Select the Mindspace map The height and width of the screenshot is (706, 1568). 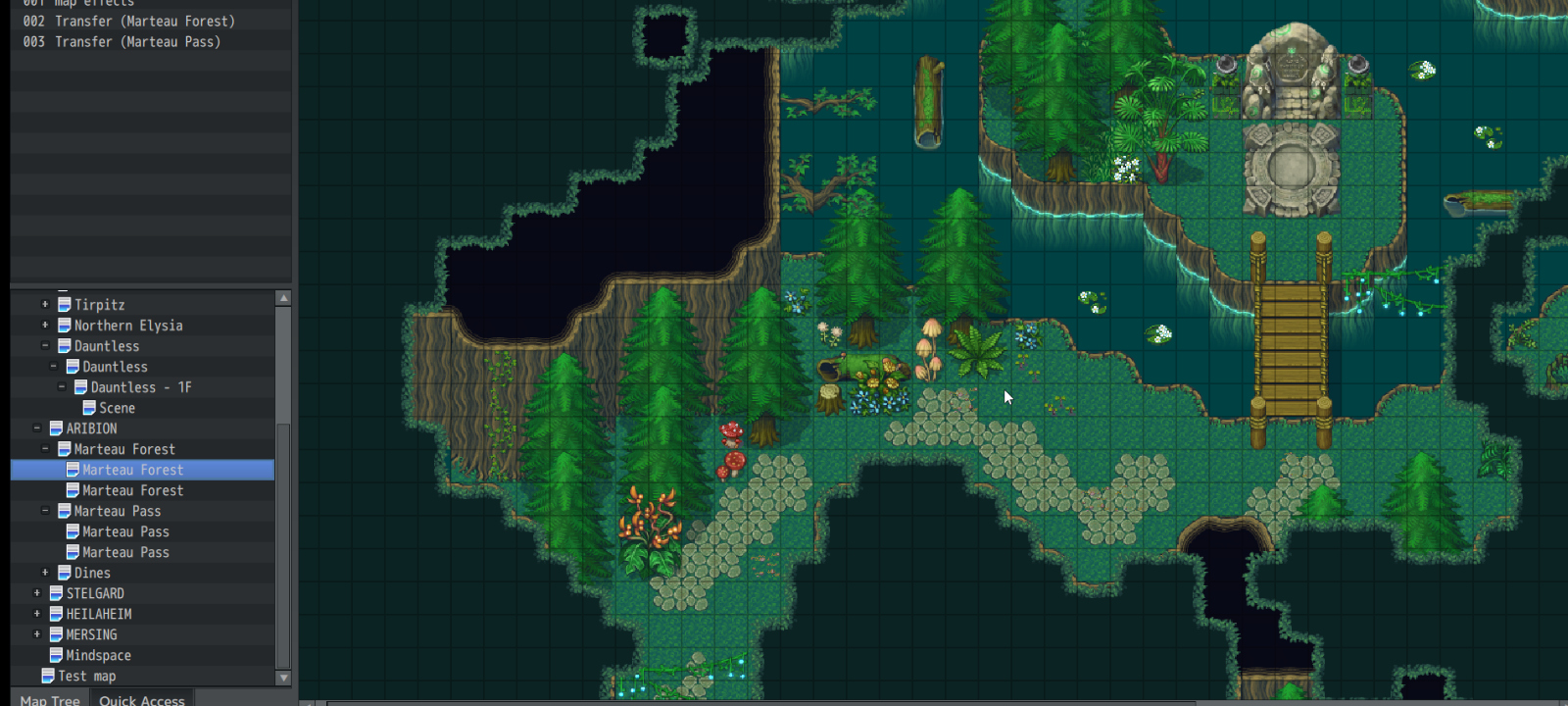(98, 655)
